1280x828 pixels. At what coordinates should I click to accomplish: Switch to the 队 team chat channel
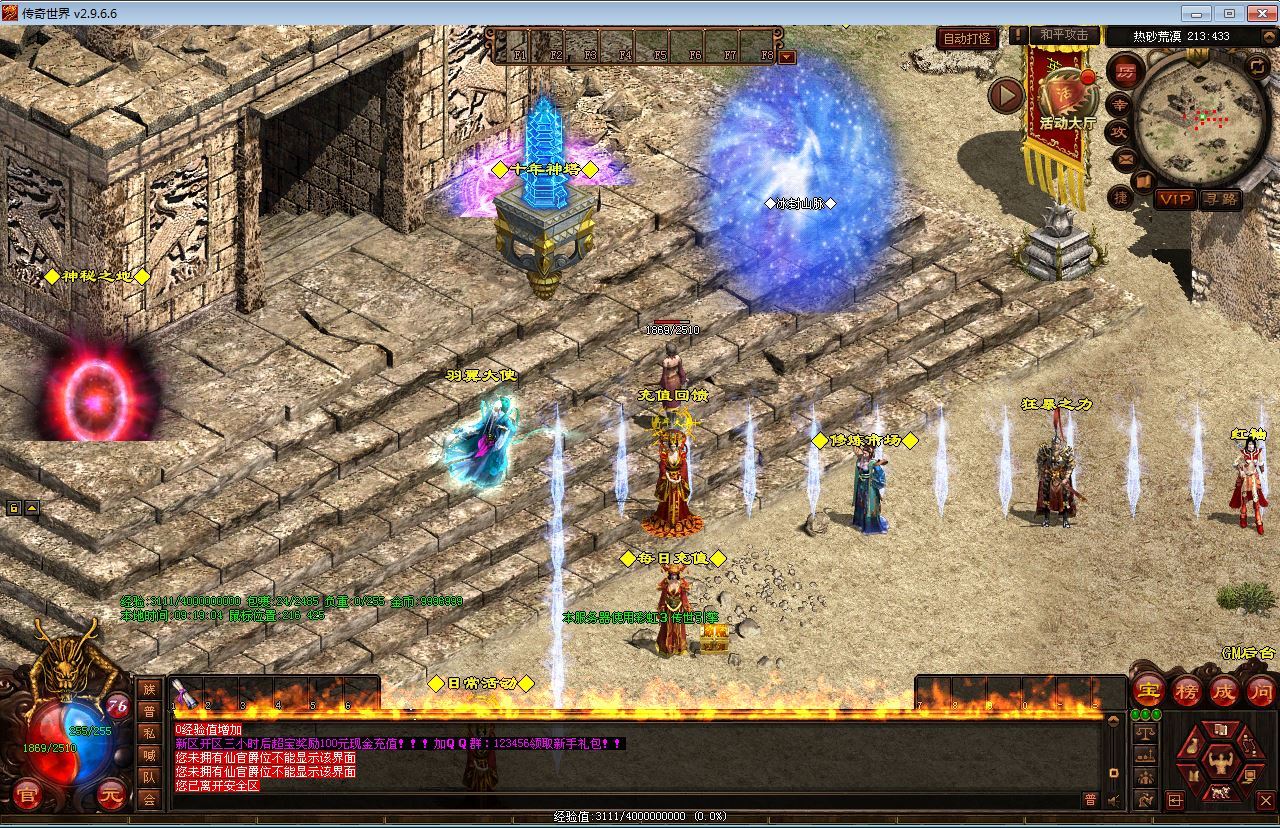pos(149,777)
